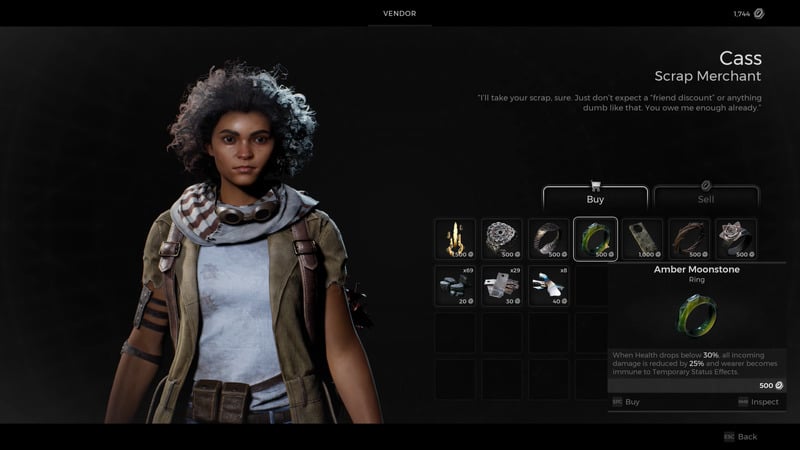The height and width of the screenshot is (450, 800).
Task: Select the x8 item stack for 40 scrap
Action: point(549,285)
